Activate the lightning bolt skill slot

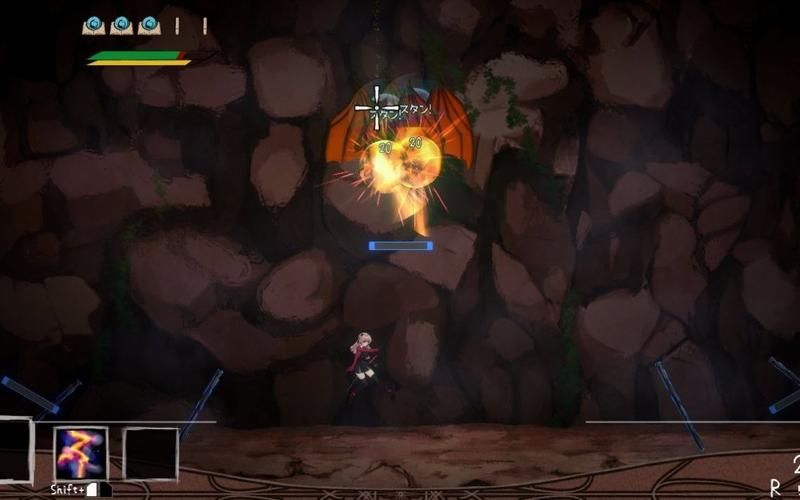(80, 453)
